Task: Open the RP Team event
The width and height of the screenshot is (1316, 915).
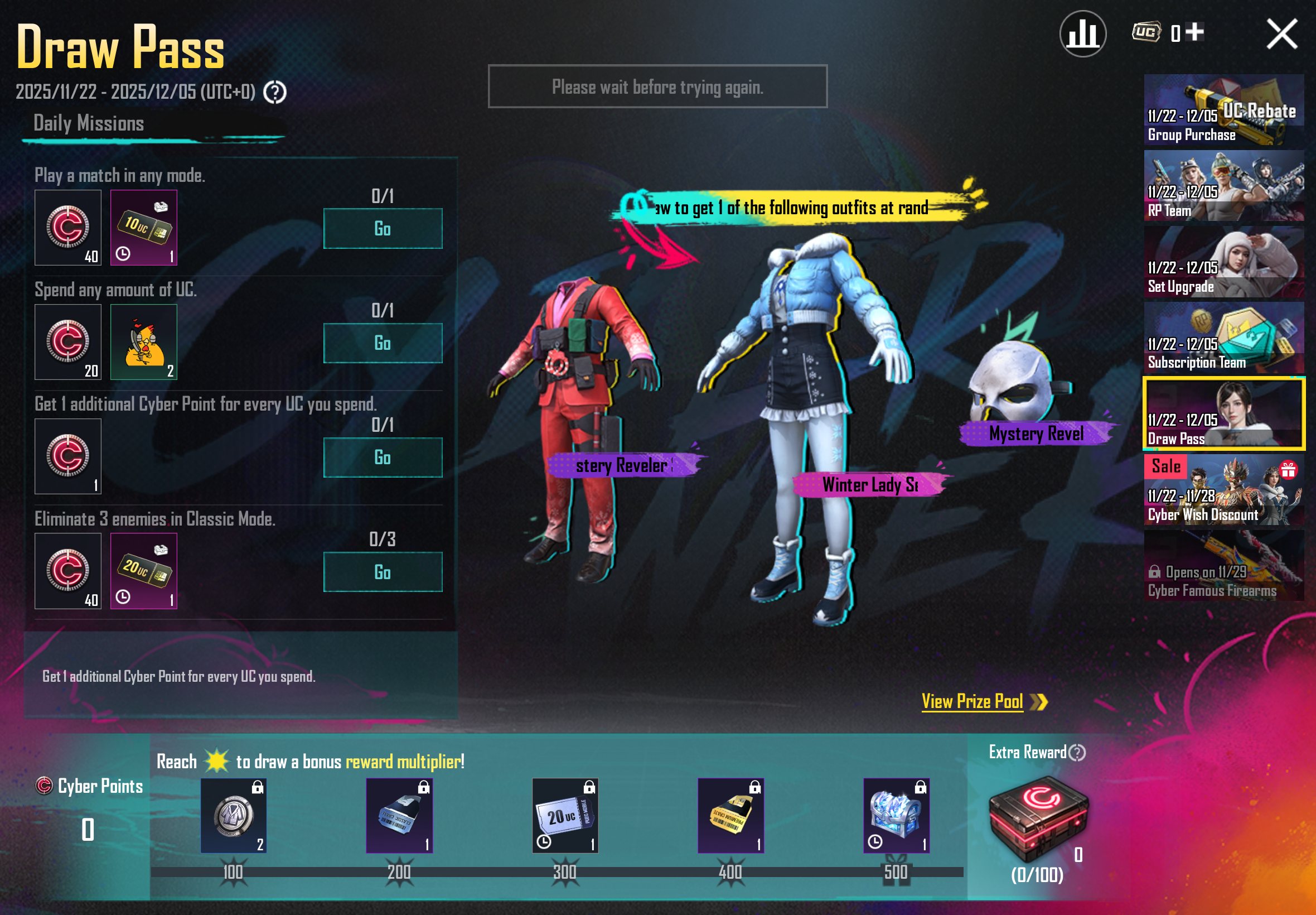Action: point(1224,186)
